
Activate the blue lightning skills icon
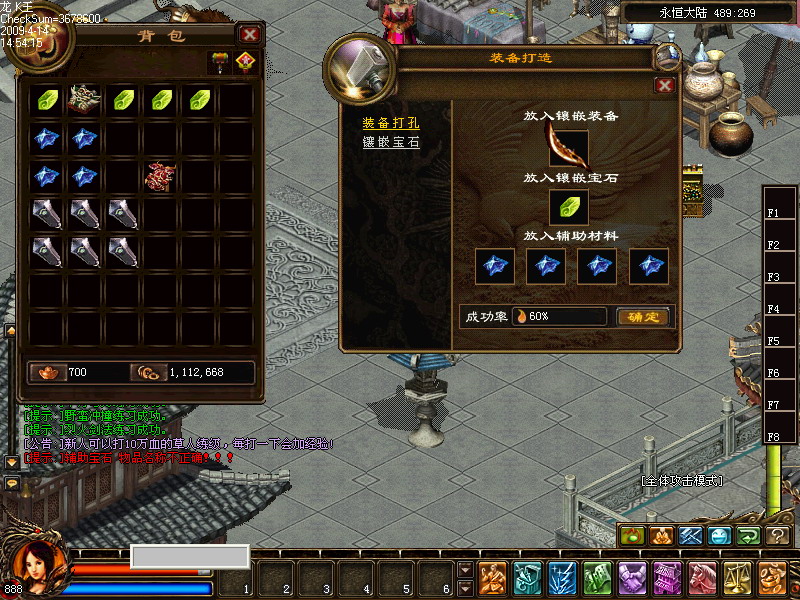(562, 577)
